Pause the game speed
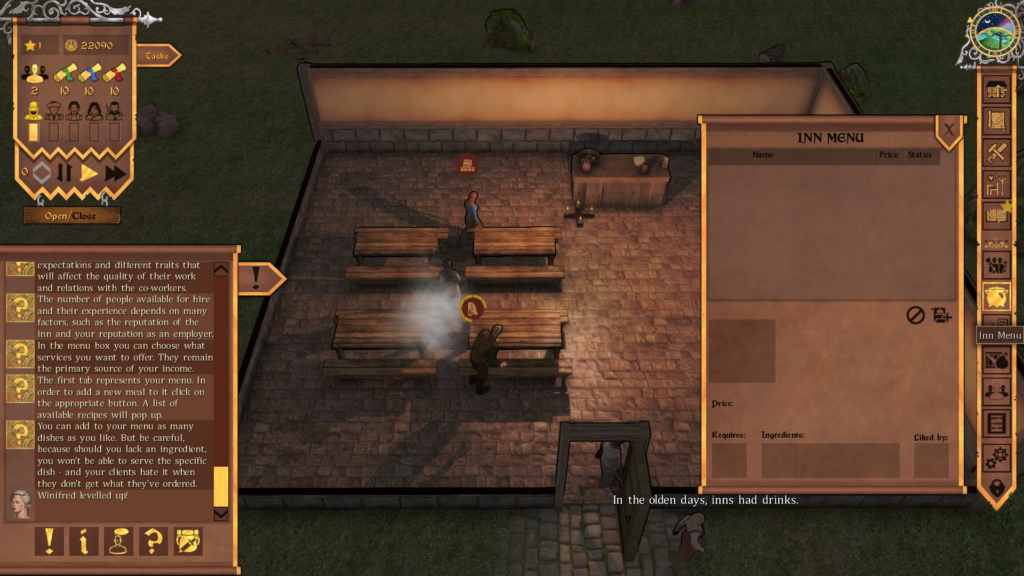Image resolution: width=1024 pixels, height=576 pixels. click(x=64, y=172)
